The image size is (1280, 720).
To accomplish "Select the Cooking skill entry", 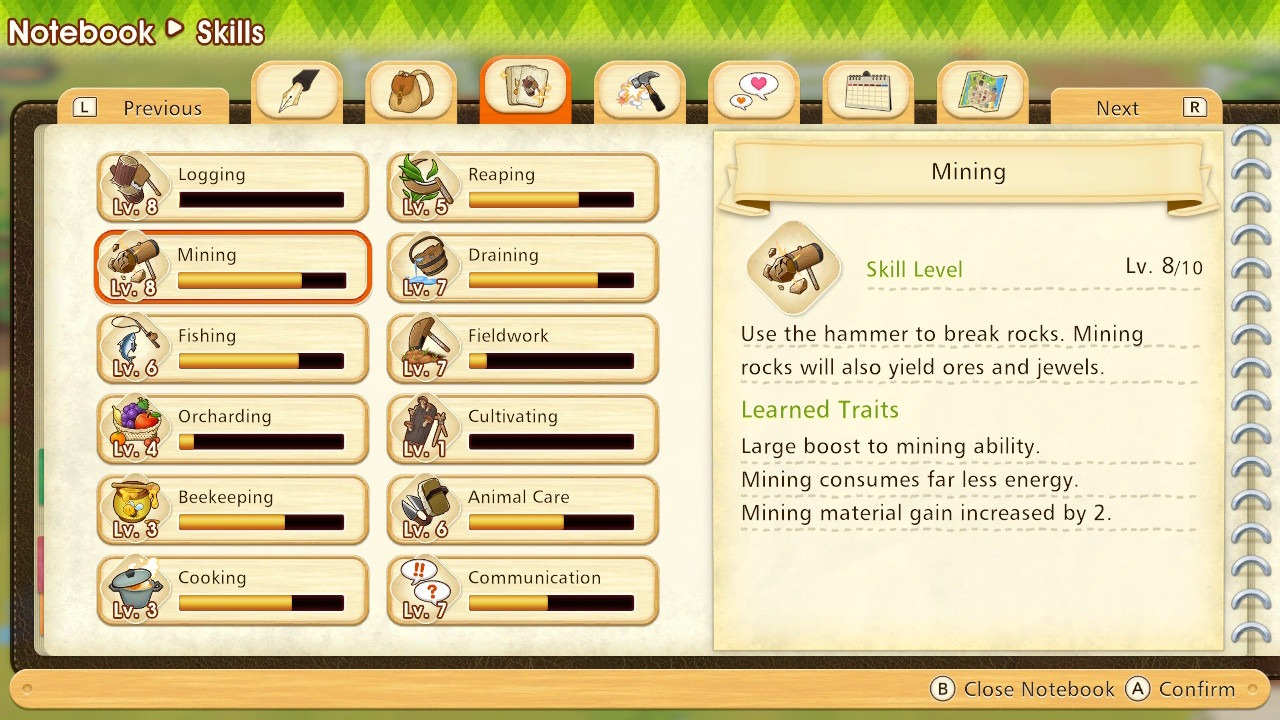I will click(233, 591).
